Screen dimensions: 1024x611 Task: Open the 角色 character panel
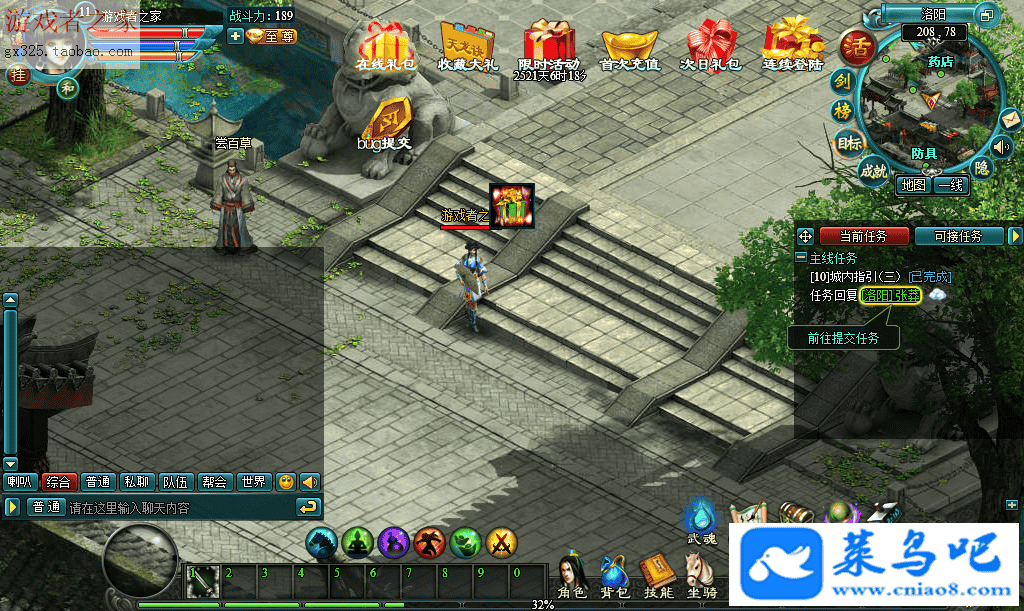(571, 573)
